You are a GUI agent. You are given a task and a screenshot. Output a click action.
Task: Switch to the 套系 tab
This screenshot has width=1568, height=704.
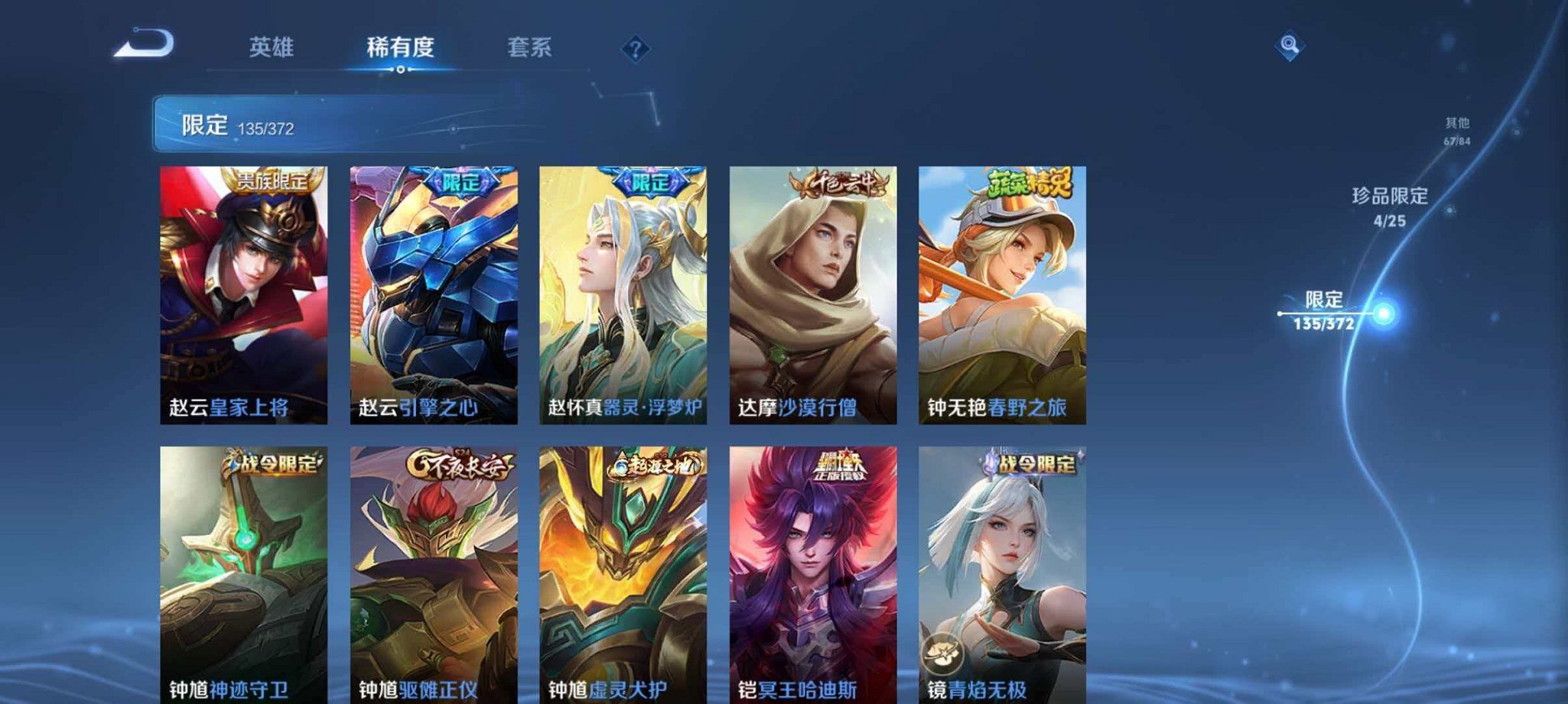[x=530, y=47]
